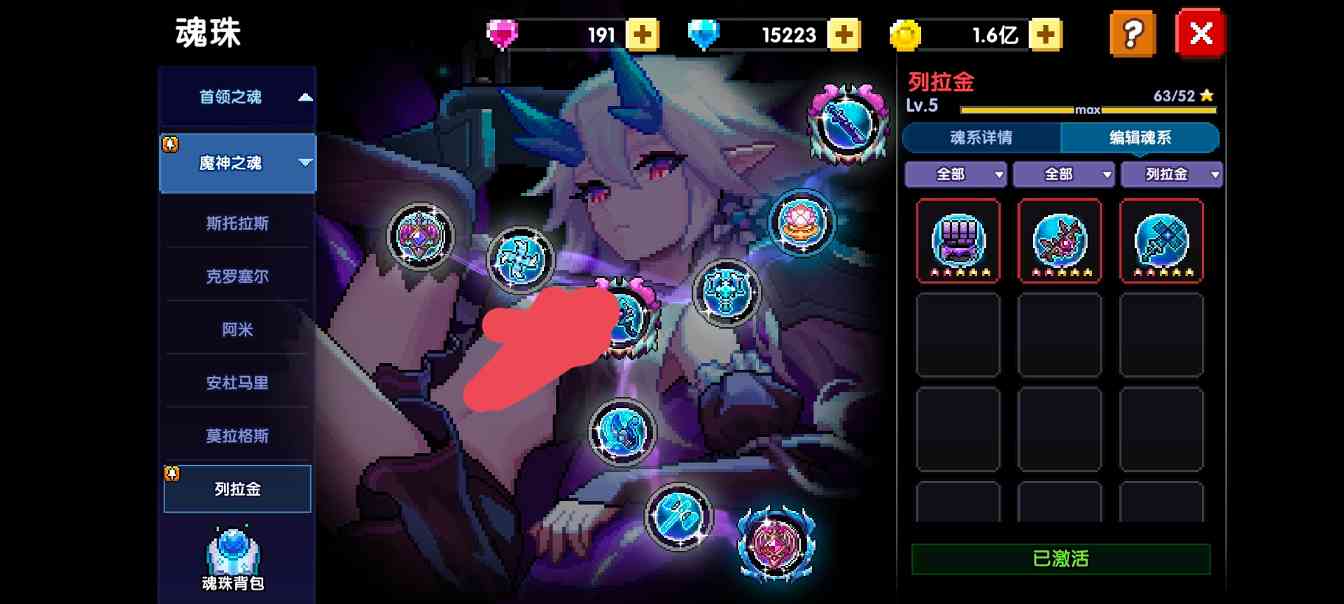Select the double-axe orb node on the board
The height and width of the screenshot is (604, 1344).
tap(678, 516)
